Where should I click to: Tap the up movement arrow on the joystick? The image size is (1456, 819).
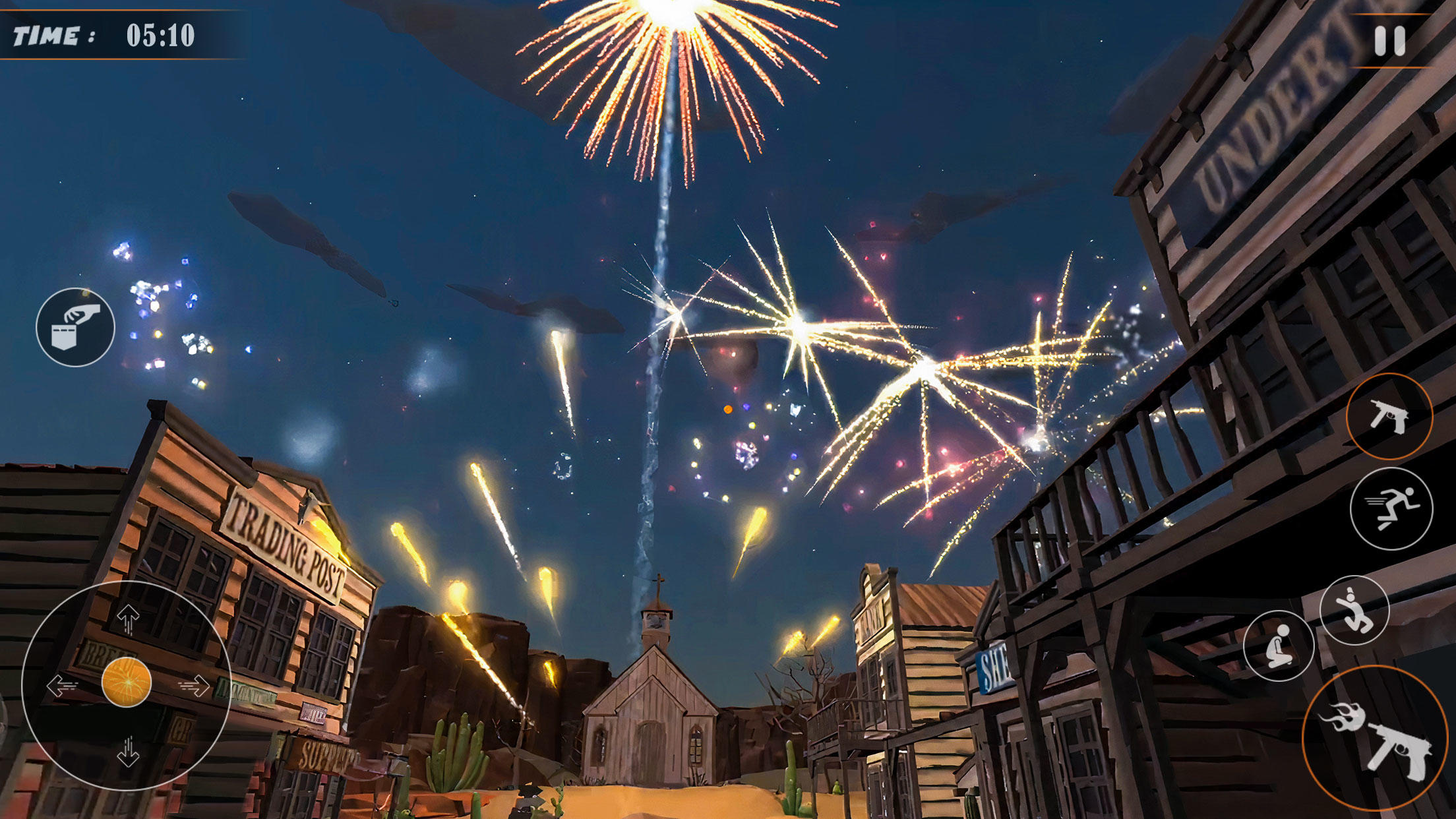point(129,620)
